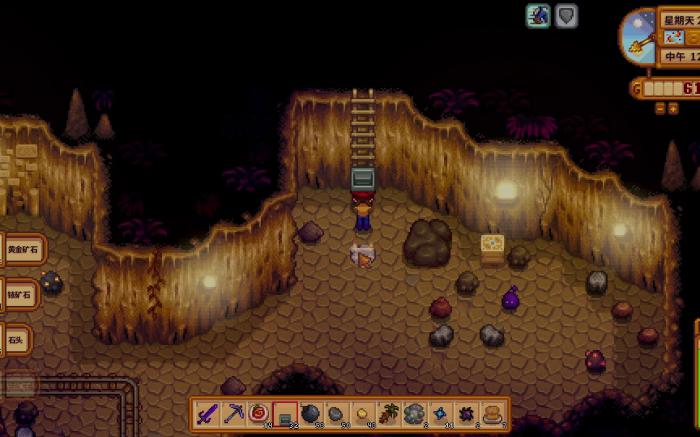The height and width of the screenshot is (437, 700).
Task: Choose the red spiral item slot
Action: 259,413
